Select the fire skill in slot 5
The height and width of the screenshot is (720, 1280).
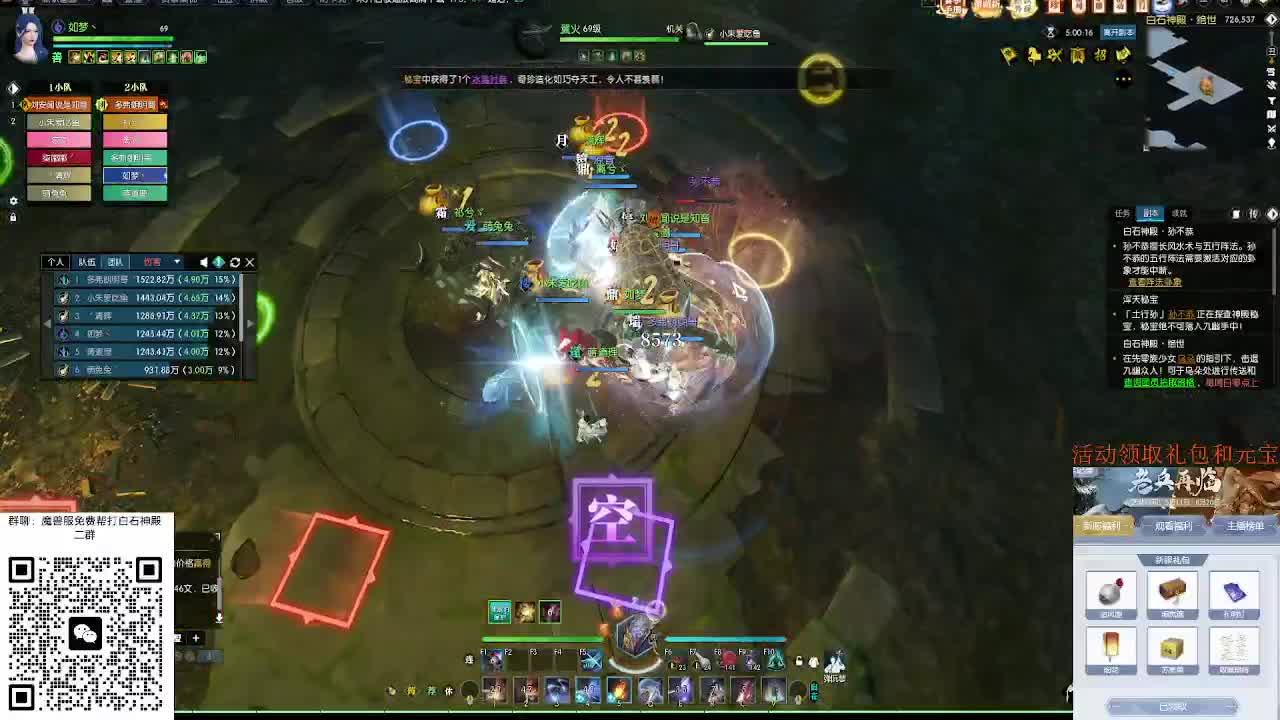tap(618, 690)
